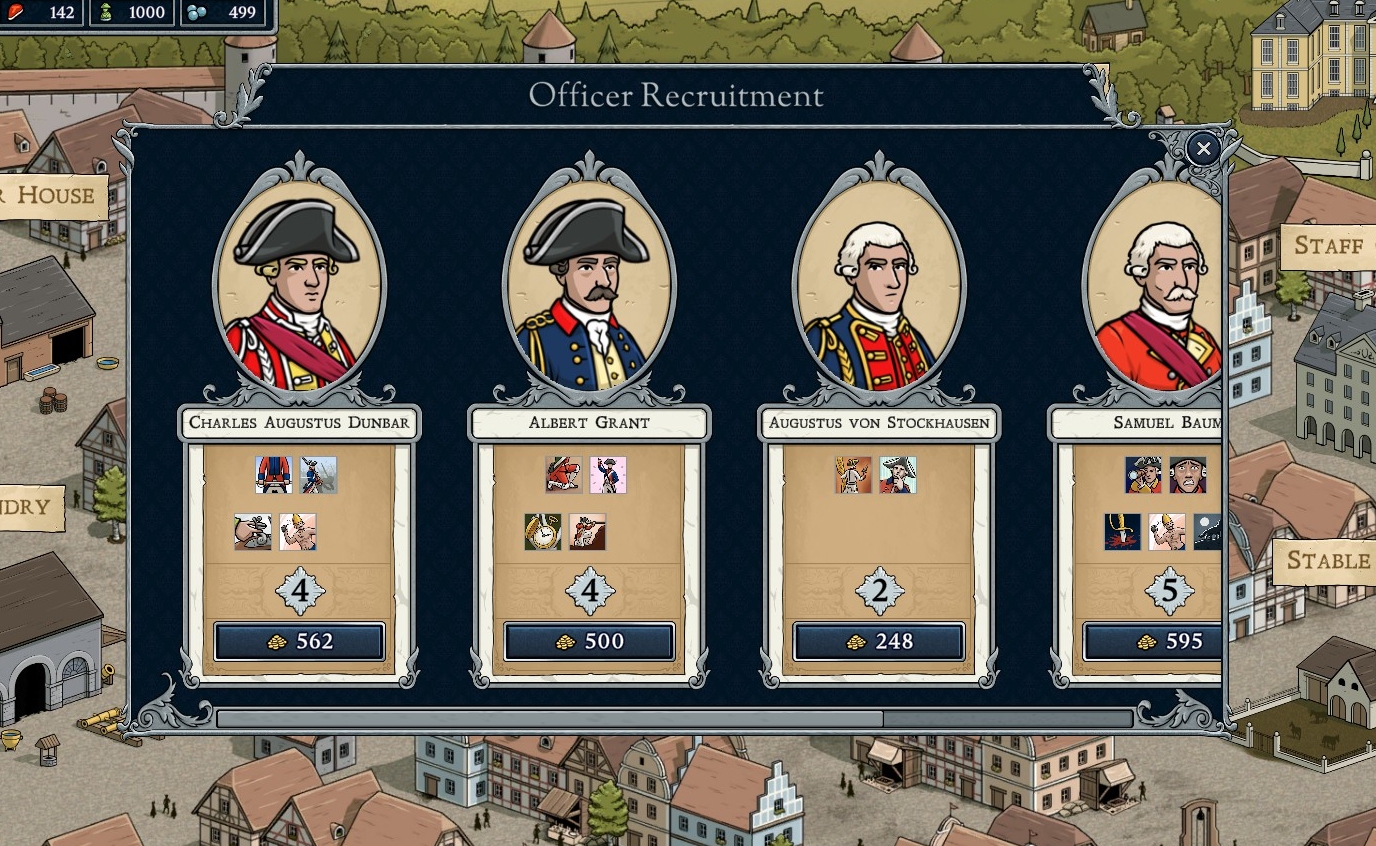Viewport: 1376px width, 846px height.
Task: Inspect Grant's kneeling redcoat trait icon
Action: (x=563, y=475)
